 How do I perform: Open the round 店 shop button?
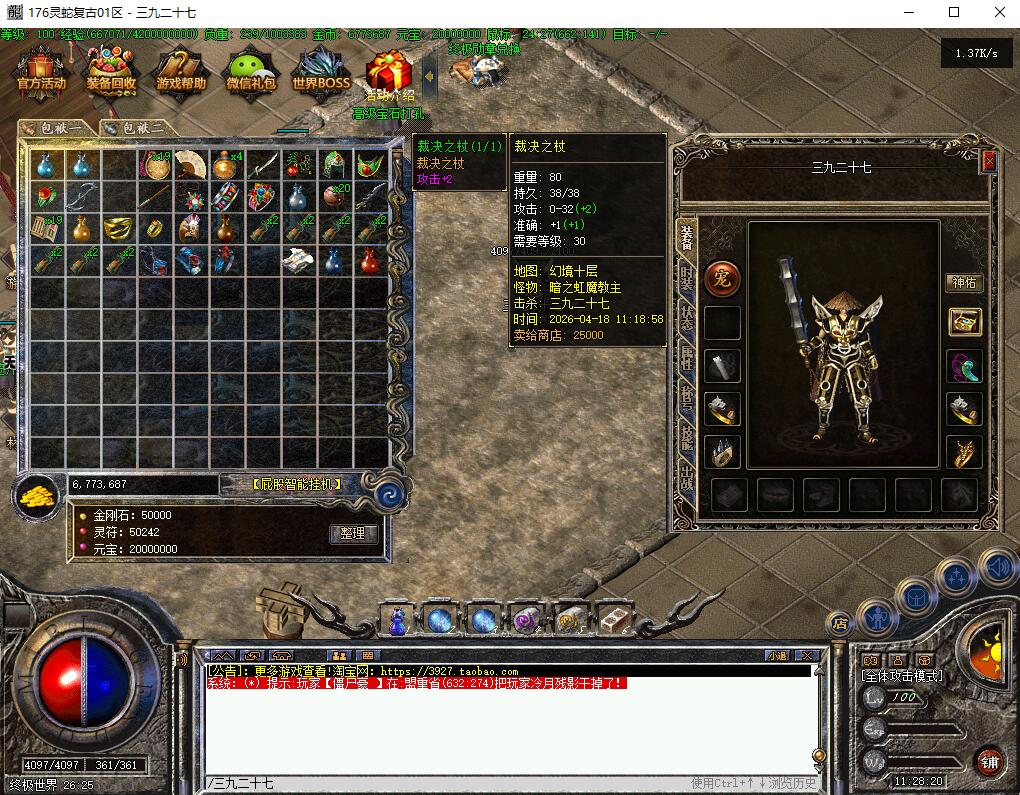coord(840,623)
